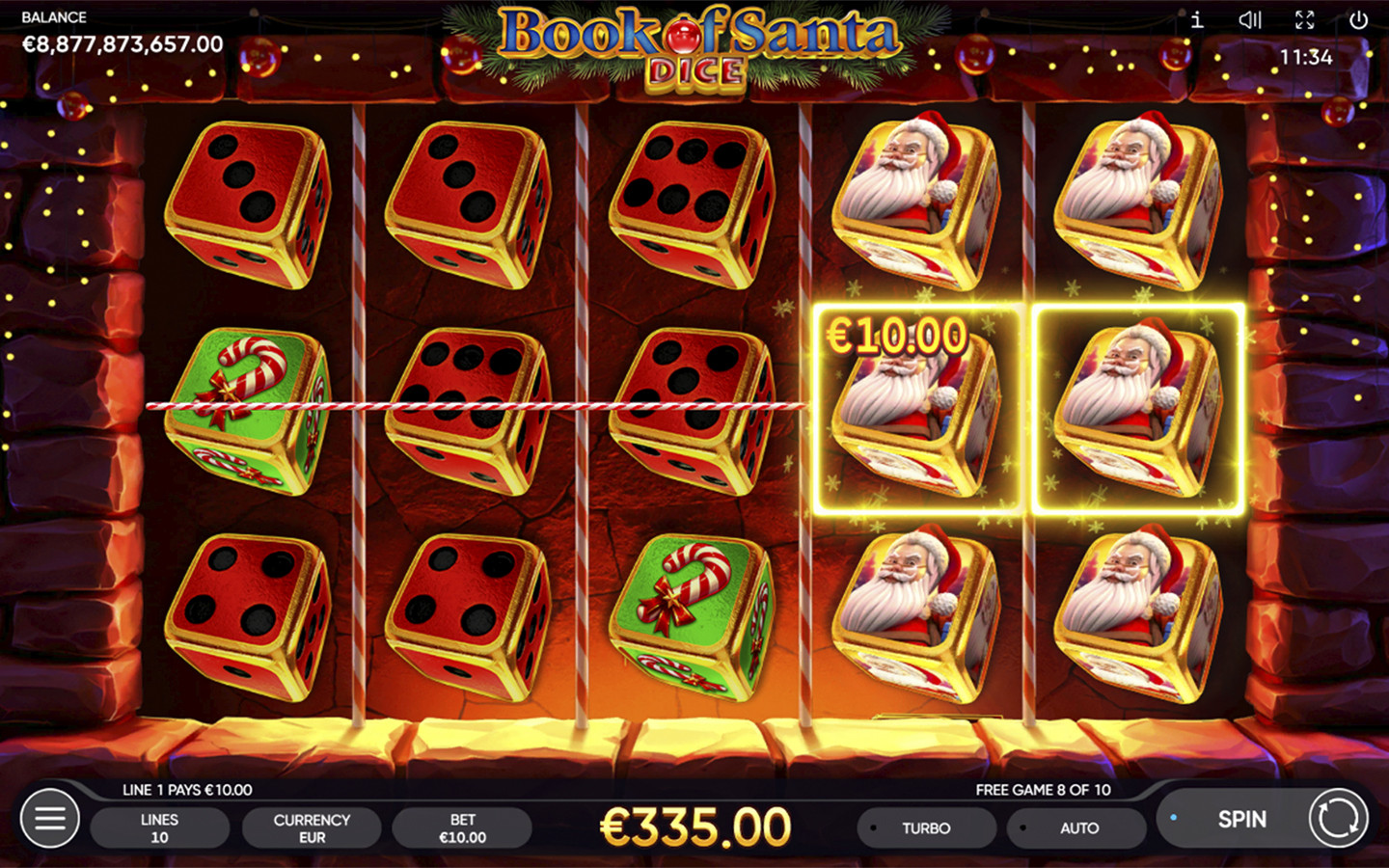Adjust the Bet amount button
Viewport: 1389px width, 868px height.
pos(462,828)
